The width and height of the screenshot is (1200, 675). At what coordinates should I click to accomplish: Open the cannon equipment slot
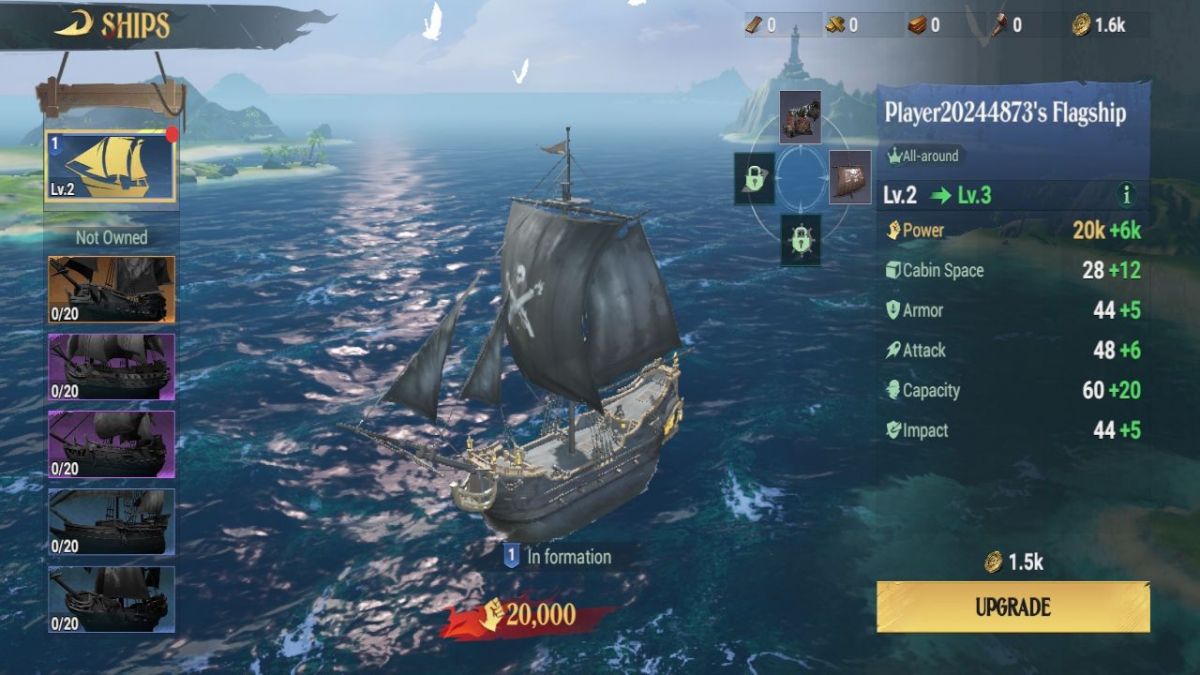pyautogui.click(x=800, y=117)
